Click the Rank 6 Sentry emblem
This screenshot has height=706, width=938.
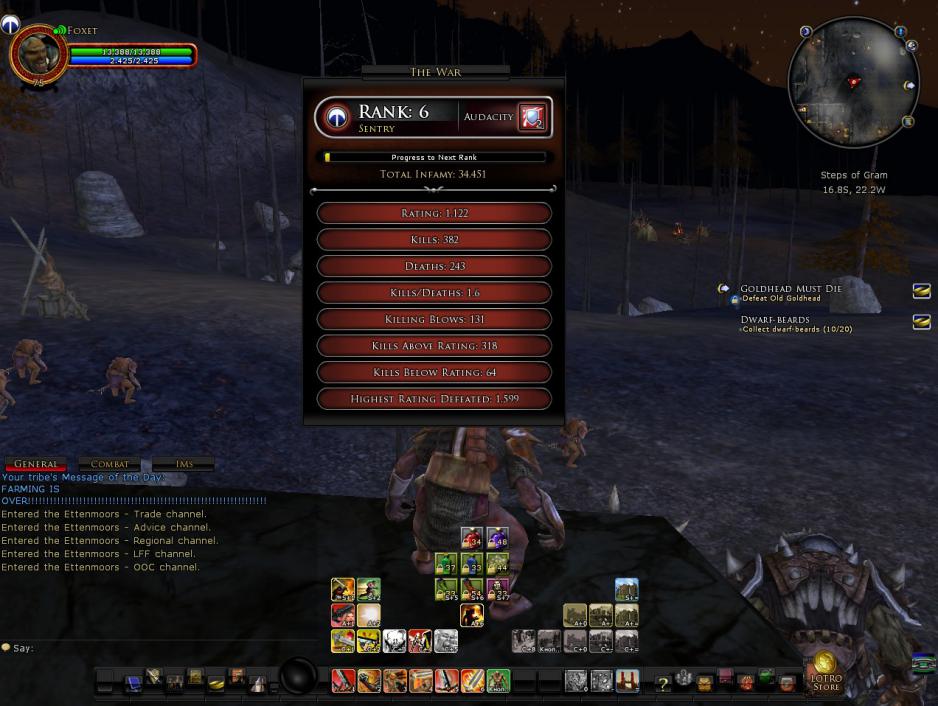point(338,118)
